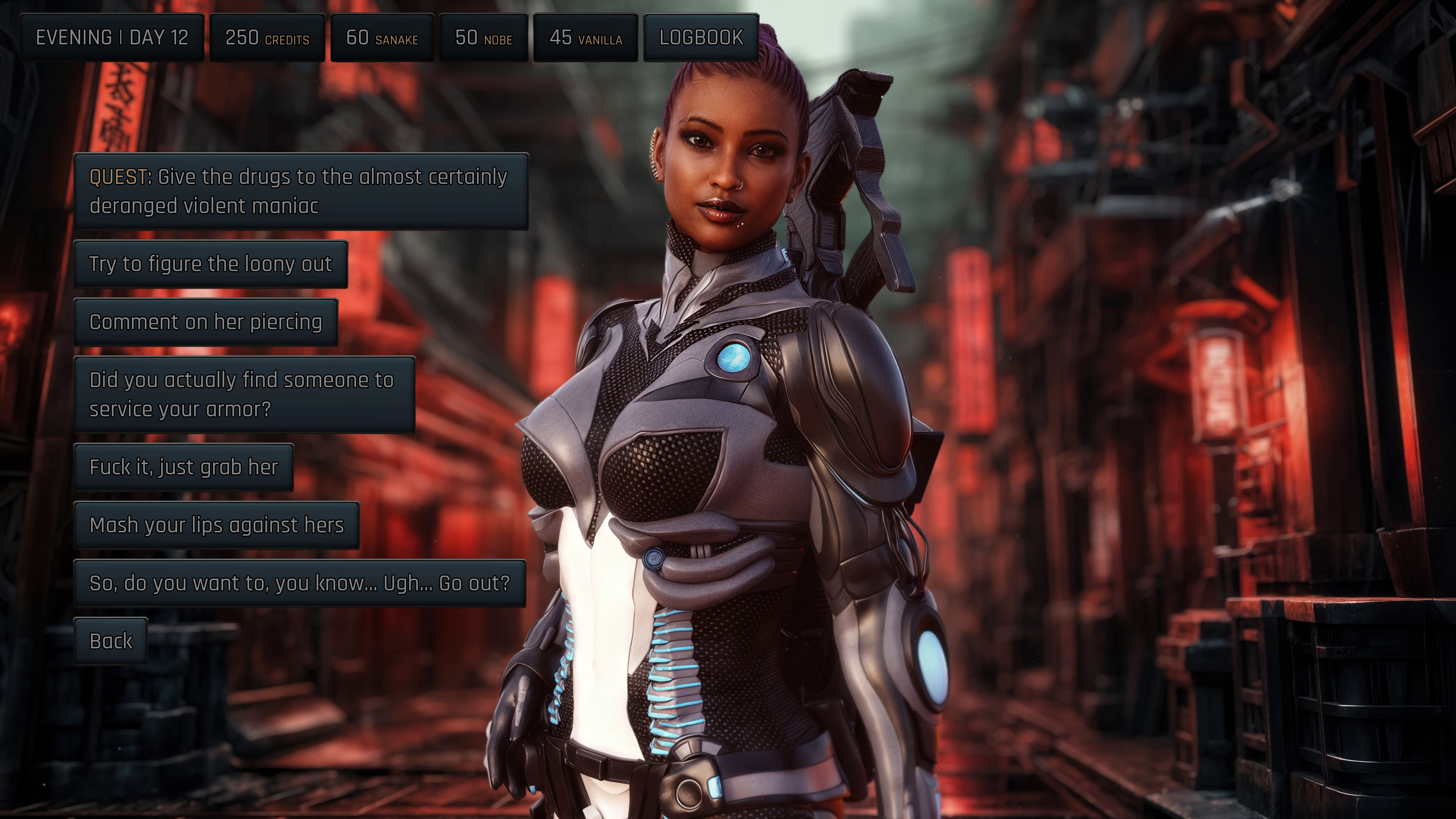The width and height of the screenshot is (1456, 819).
Task: Open the Logbook
Action: pos(701,37)
